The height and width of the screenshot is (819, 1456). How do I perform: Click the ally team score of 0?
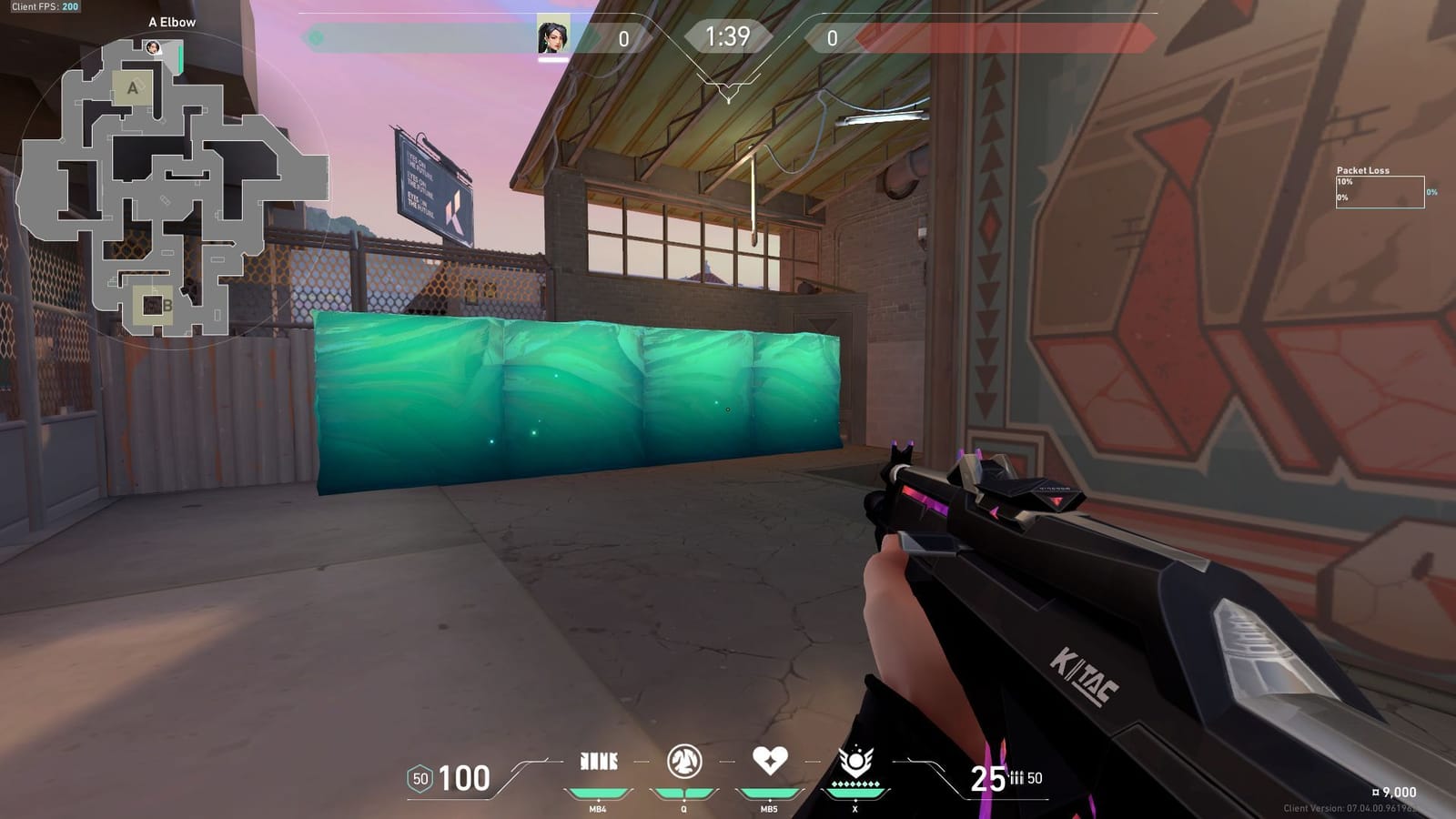tap(623, 38)
